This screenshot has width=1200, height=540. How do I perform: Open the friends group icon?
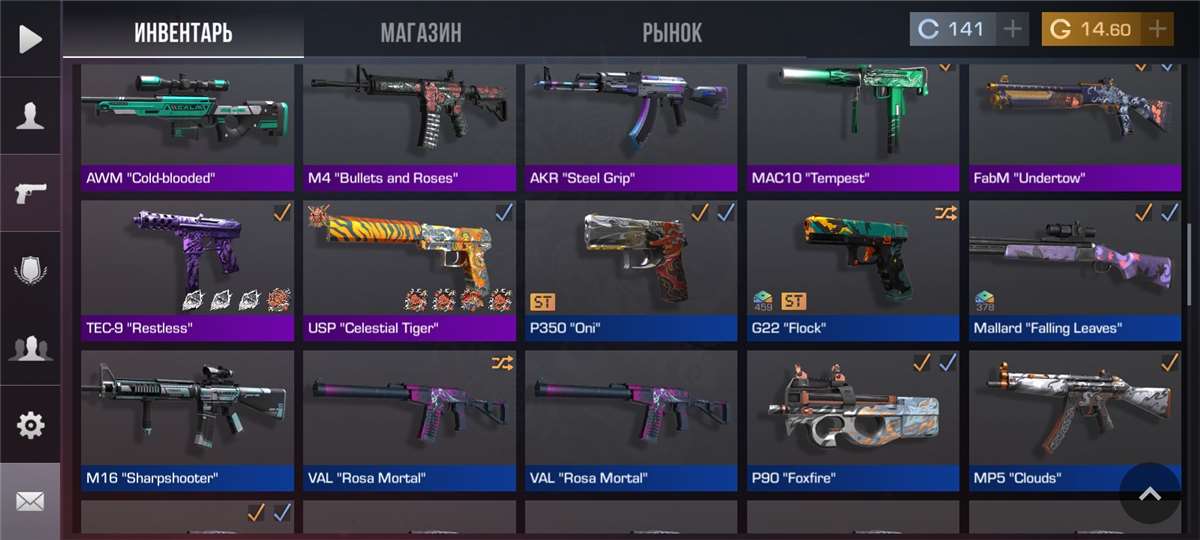[x=30, y=348]
